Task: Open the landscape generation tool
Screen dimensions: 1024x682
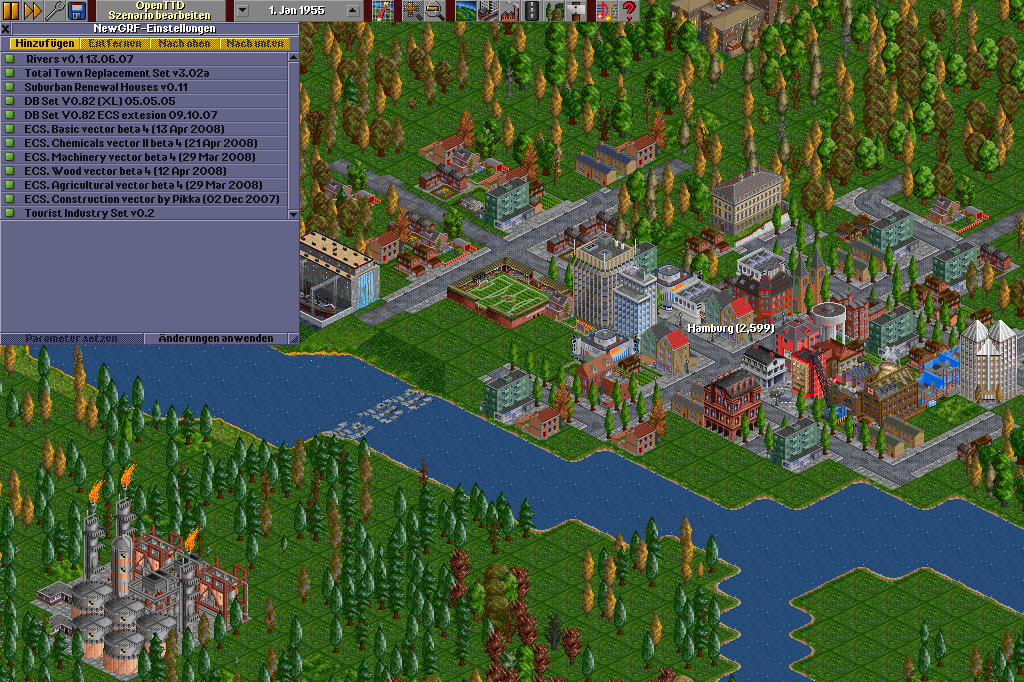Action: [465, 10]
